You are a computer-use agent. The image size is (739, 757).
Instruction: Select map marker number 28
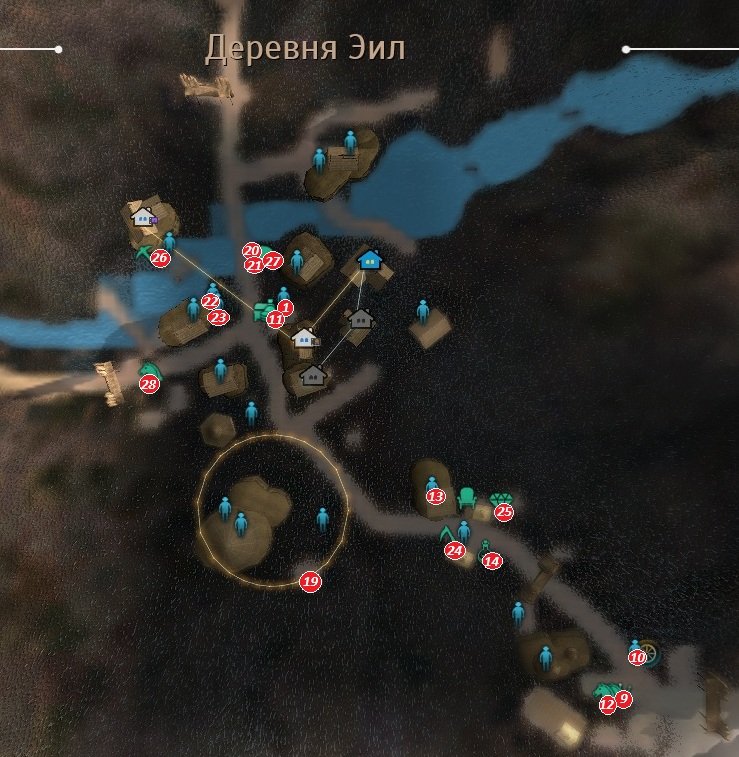pos(149,385)
